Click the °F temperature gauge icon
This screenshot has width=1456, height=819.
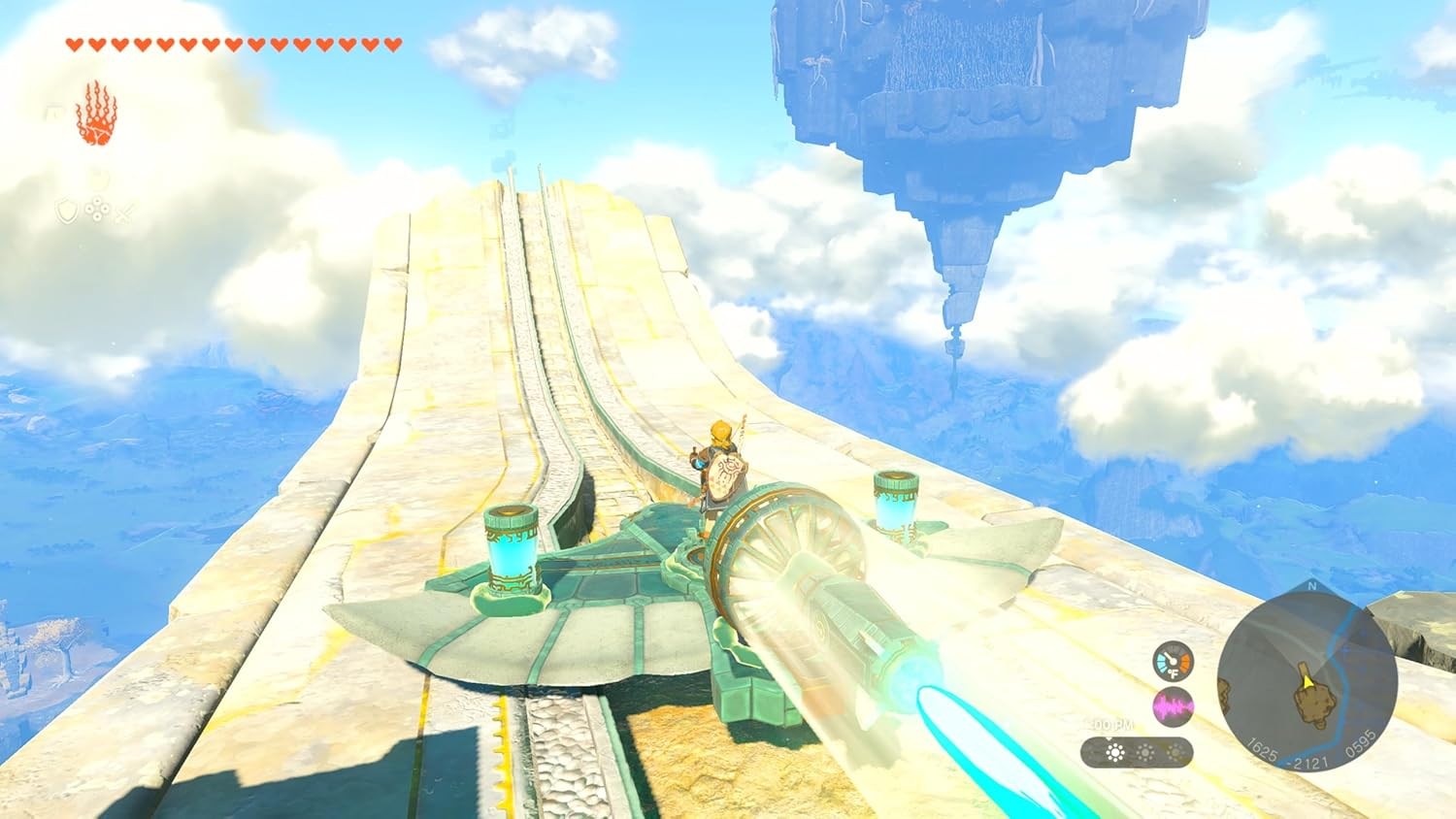1174,663
